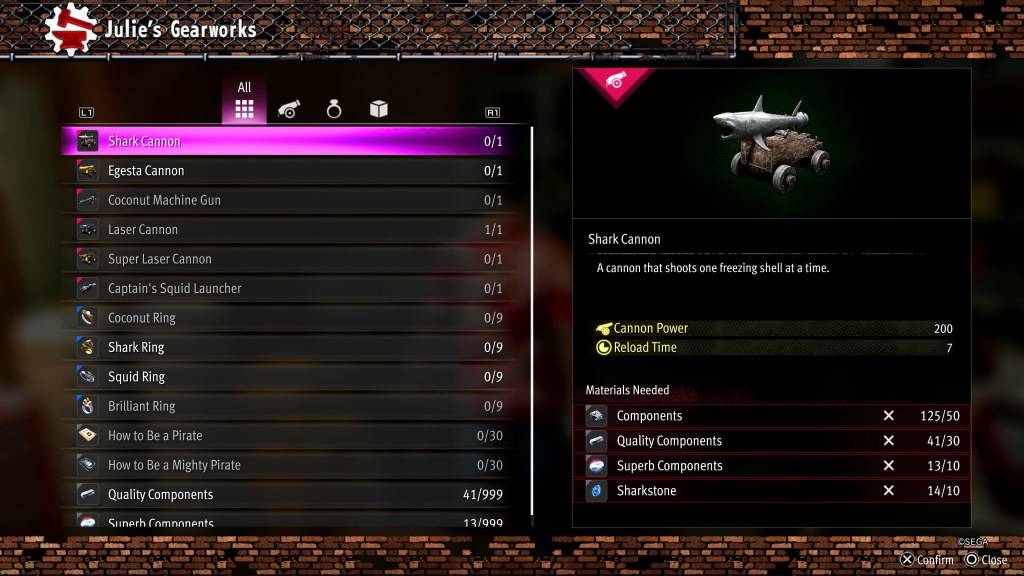Select the Coconut Ring entry
Viewport: 1024px width, 576px height.
point(290,318)
